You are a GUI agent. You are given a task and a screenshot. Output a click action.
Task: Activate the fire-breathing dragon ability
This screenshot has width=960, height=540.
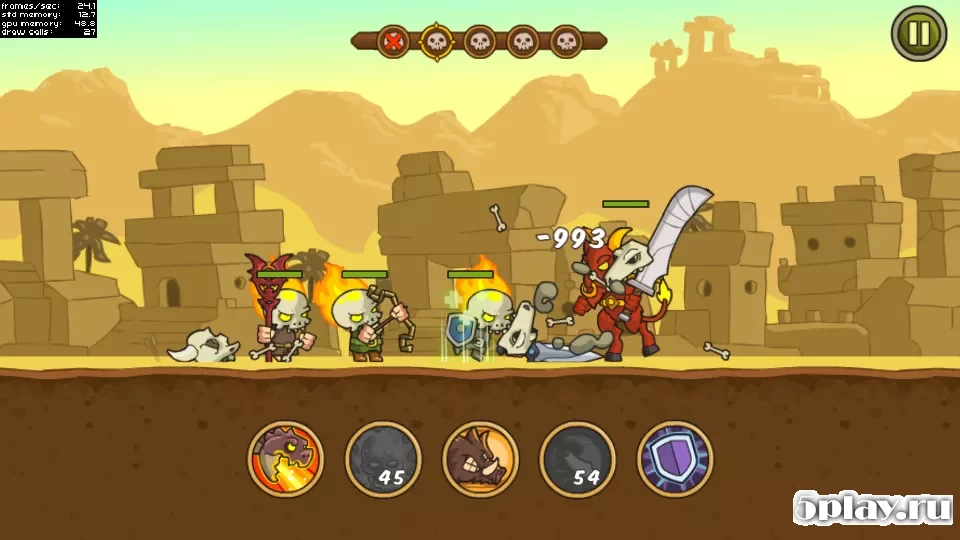pos(286,459)
